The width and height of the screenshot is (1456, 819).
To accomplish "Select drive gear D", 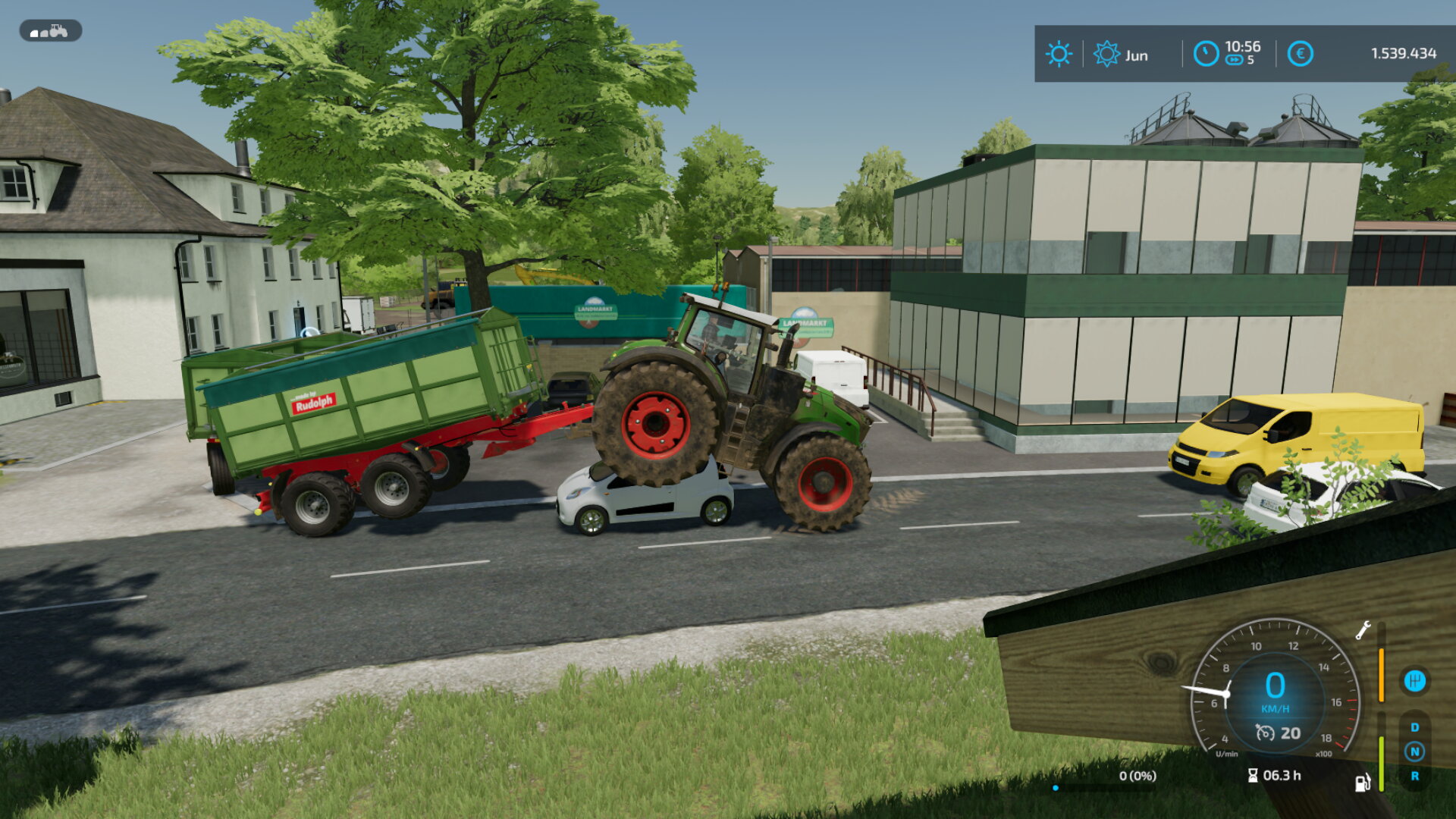I will coord(1414,727).
